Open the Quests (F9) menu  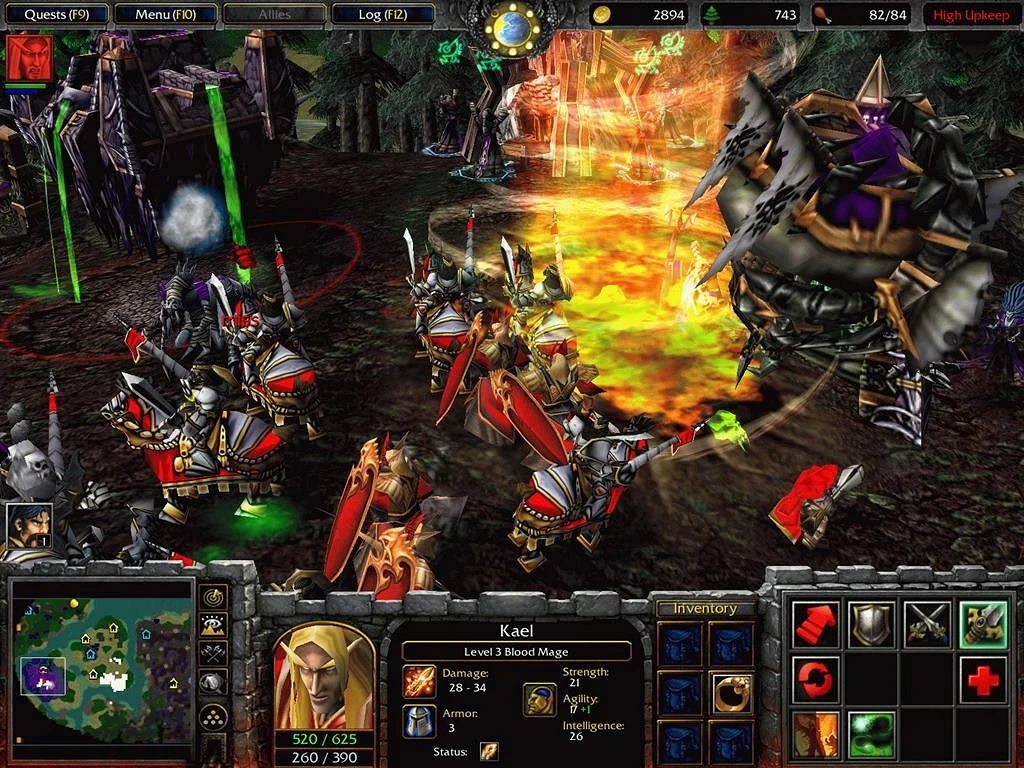54,14
